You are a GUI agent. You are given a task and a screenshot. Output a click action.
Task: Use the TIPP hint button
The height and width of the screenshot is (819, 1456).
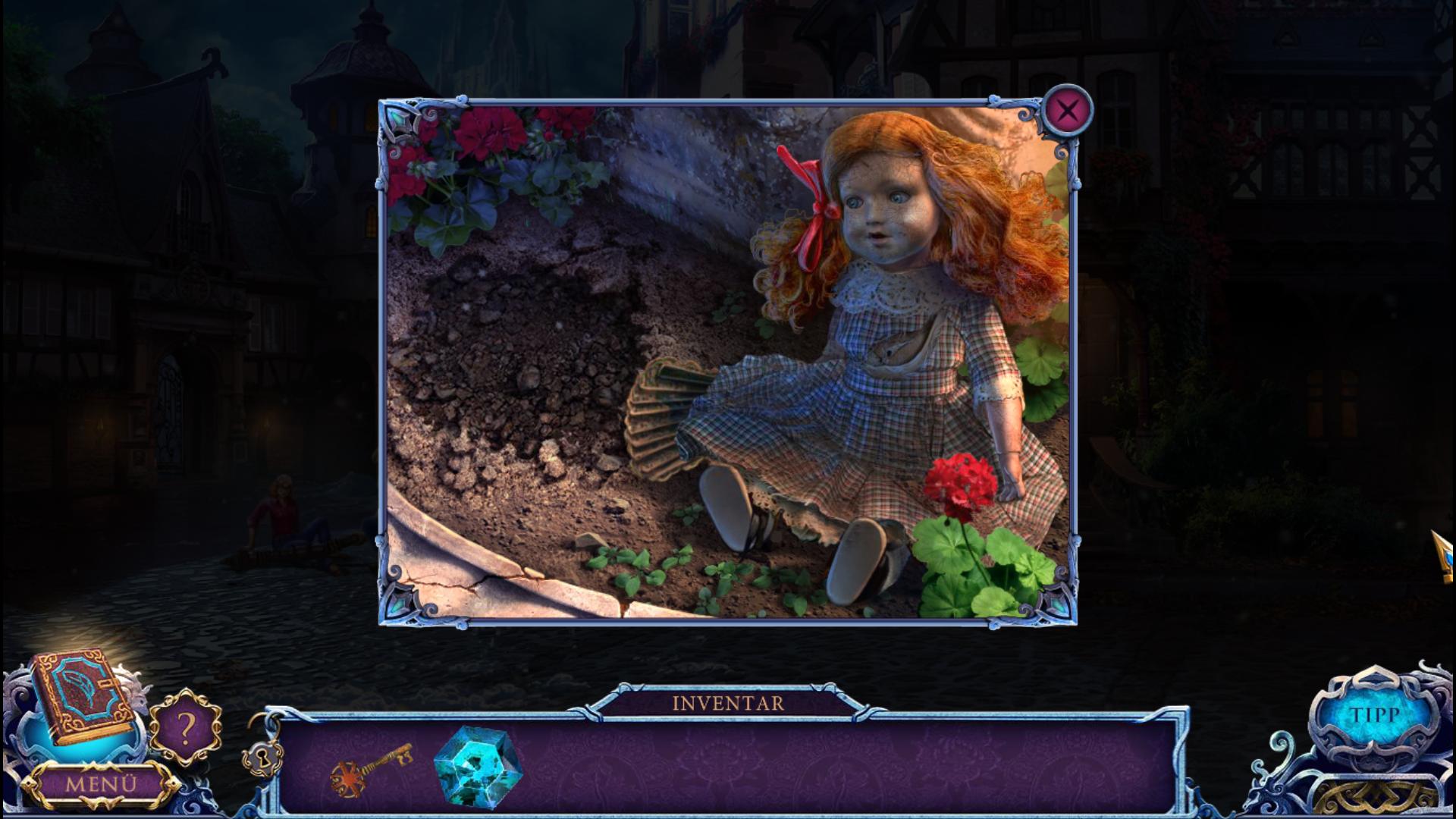click(x=1374, y=715)
